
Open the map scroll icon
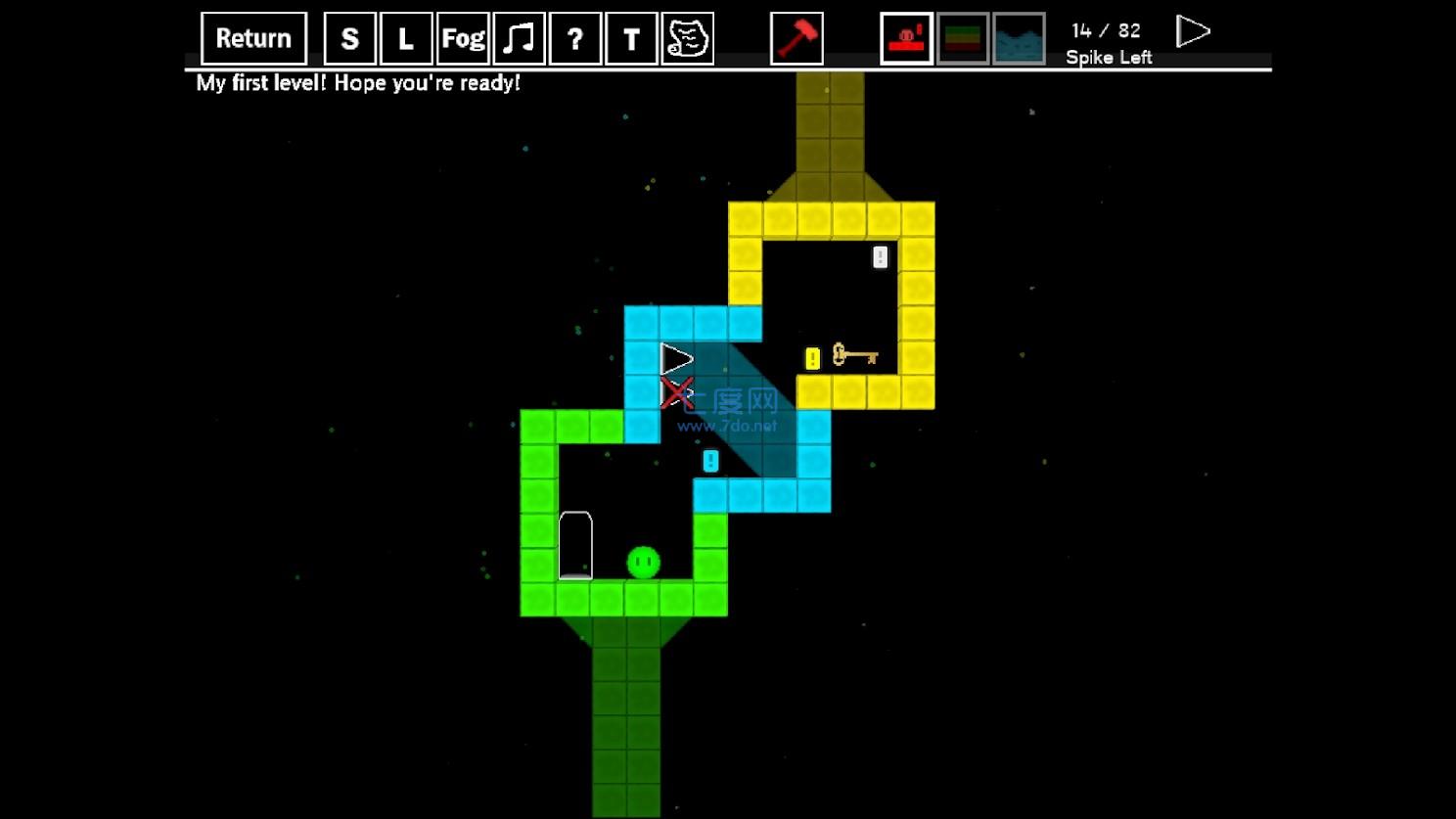point(687,38)
